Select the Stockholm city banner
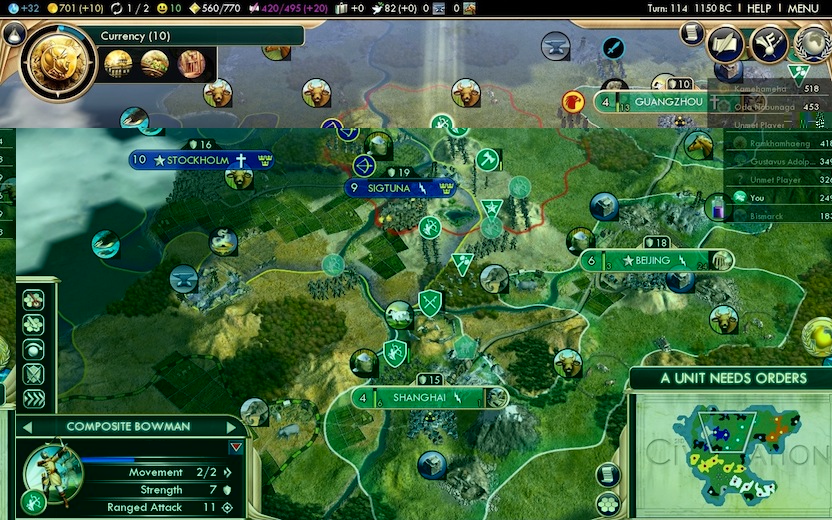The height and width of the screenshot is (520, 832). click(200, 160)
